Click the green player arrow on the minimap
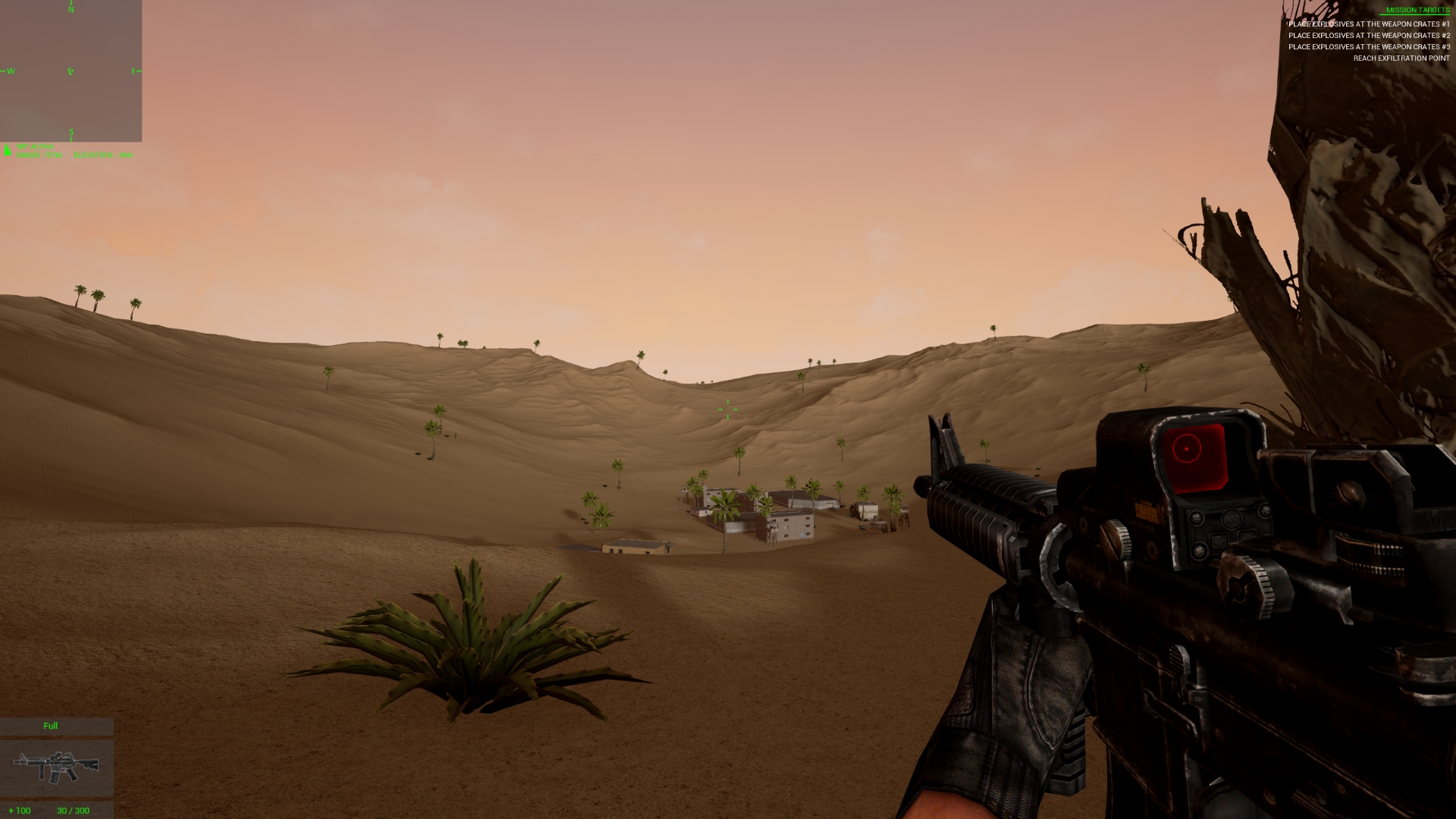 tap(71, 71)
